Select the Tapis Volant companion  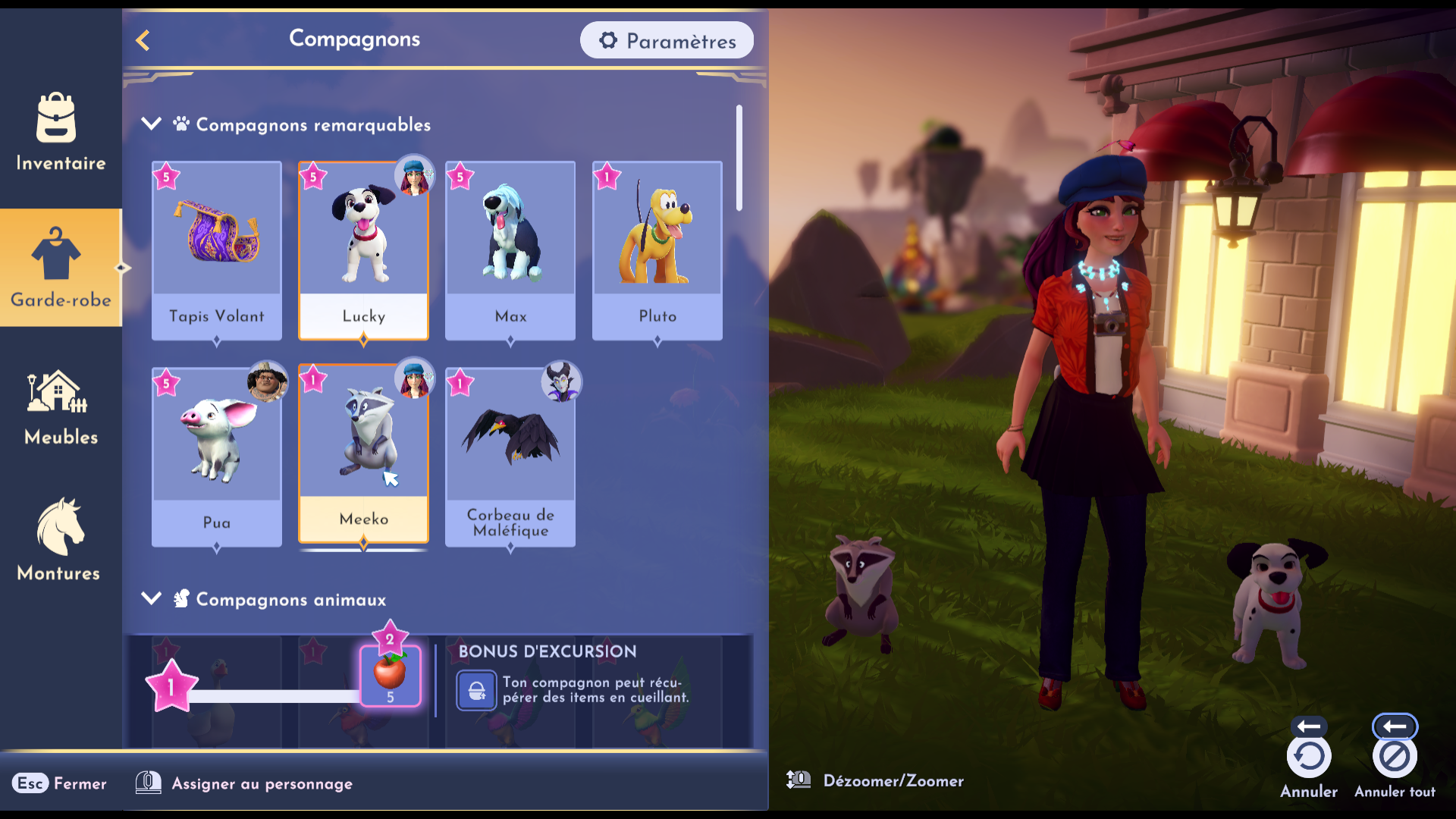tap(217, 250)
